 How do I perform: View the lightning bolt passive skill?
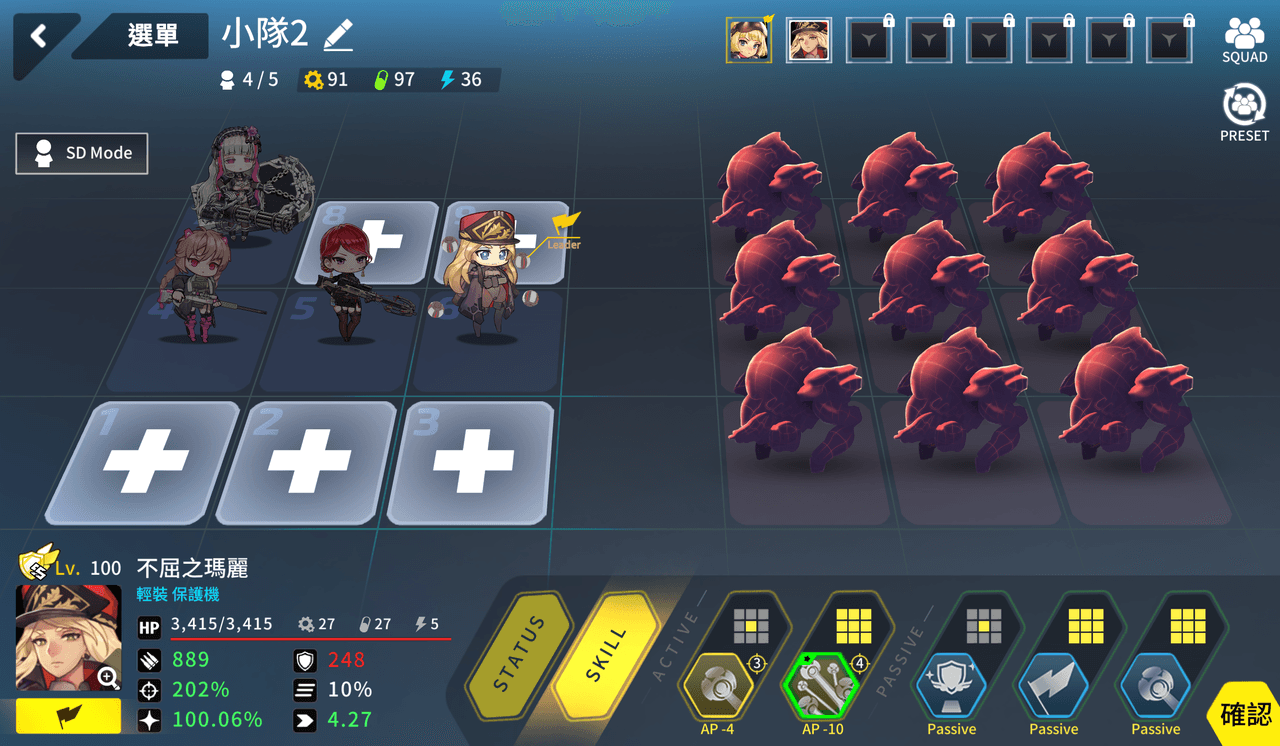pos(1053,687)
